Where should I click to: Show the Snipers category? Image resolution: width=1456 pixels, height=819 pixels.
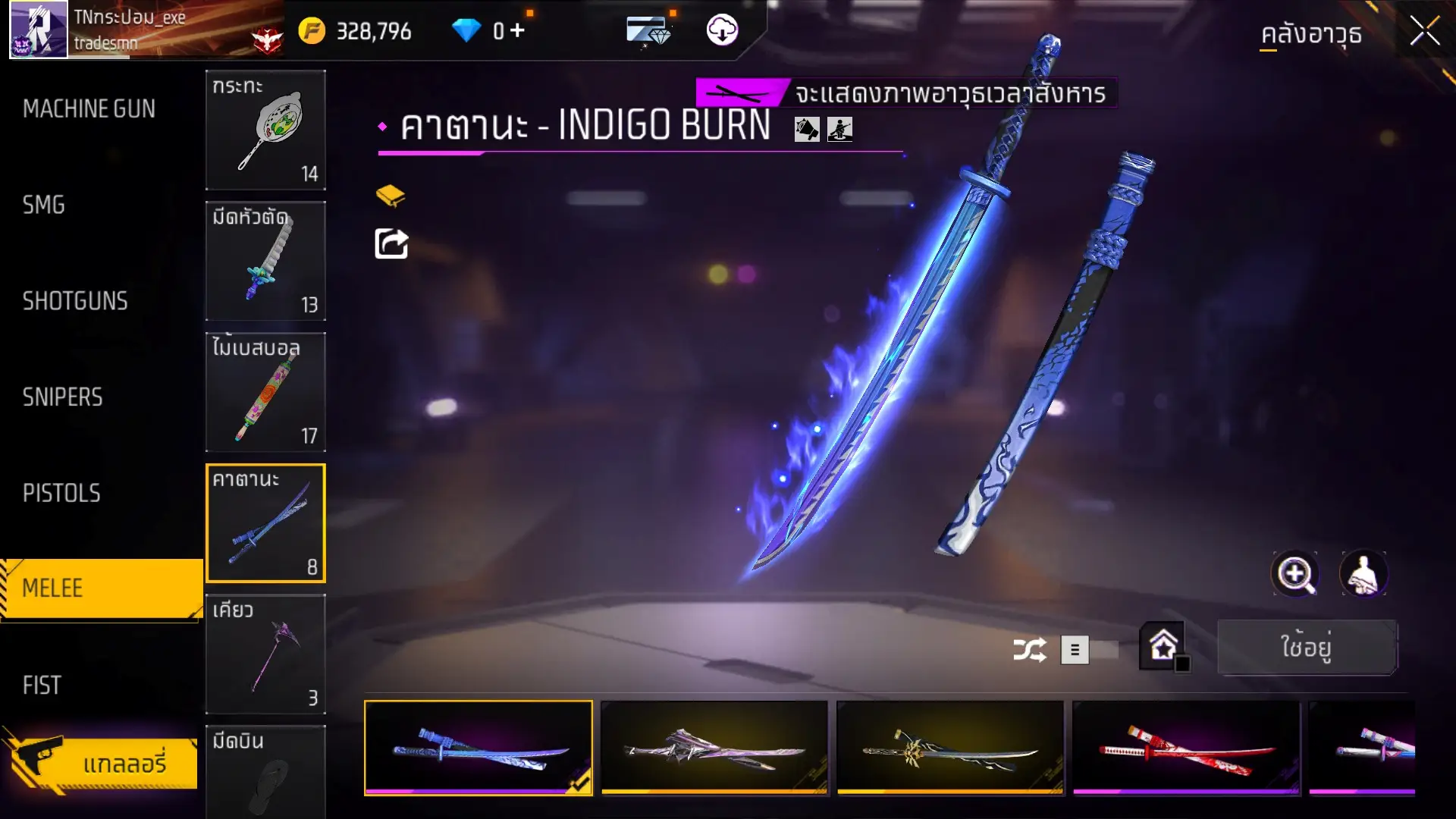62,397
